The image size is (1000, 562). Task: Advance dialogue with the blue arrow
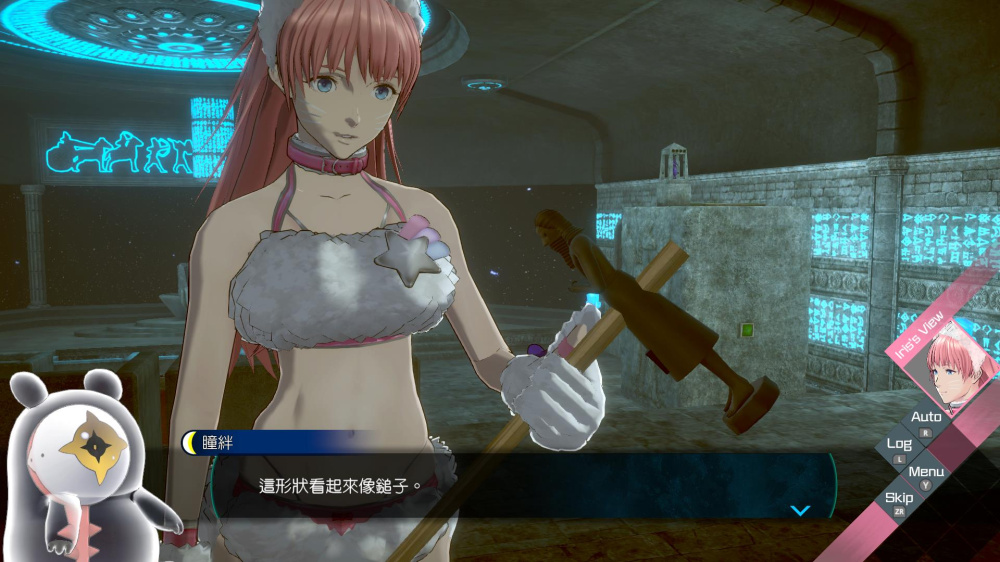coord(799,510)
